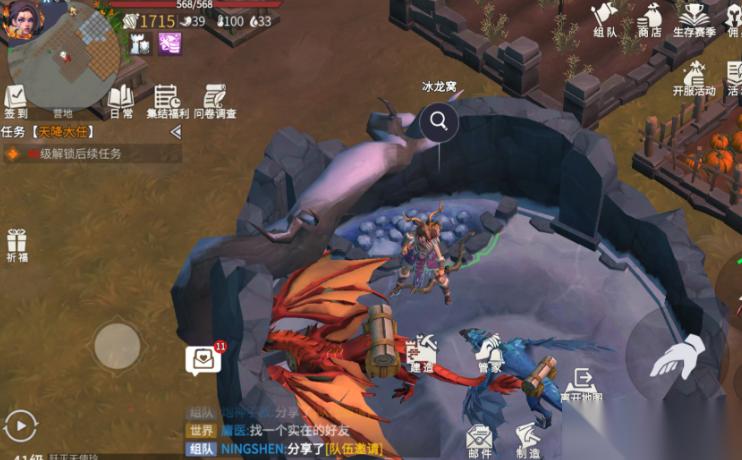Open the 邮件 mail
Image resolution: width=742 pixels, height=460 pixels.
(480, 440)
